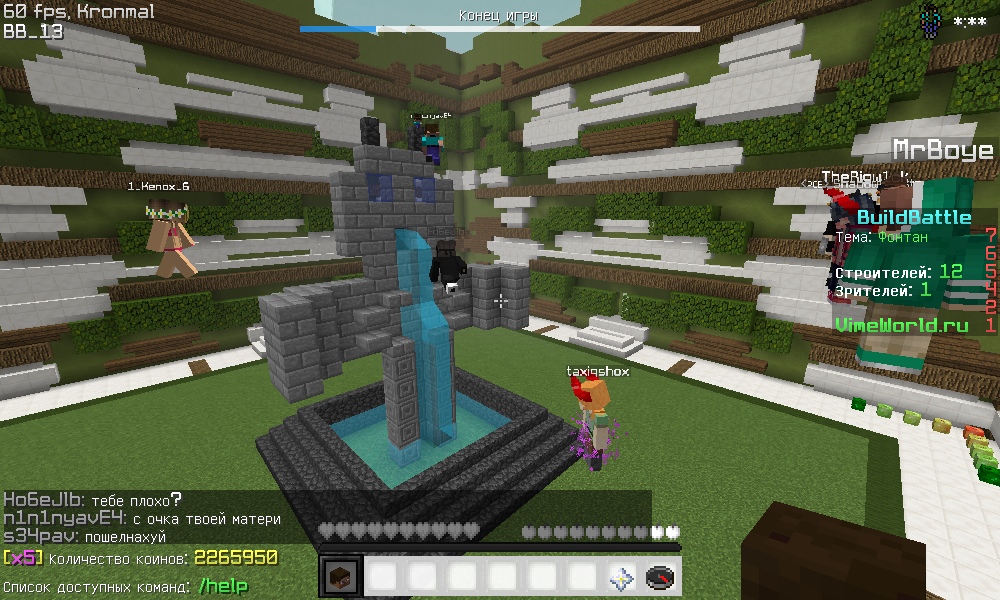Select the compass hotbar slot
Screen dimensions: 1000x600
tap(660, 578)
